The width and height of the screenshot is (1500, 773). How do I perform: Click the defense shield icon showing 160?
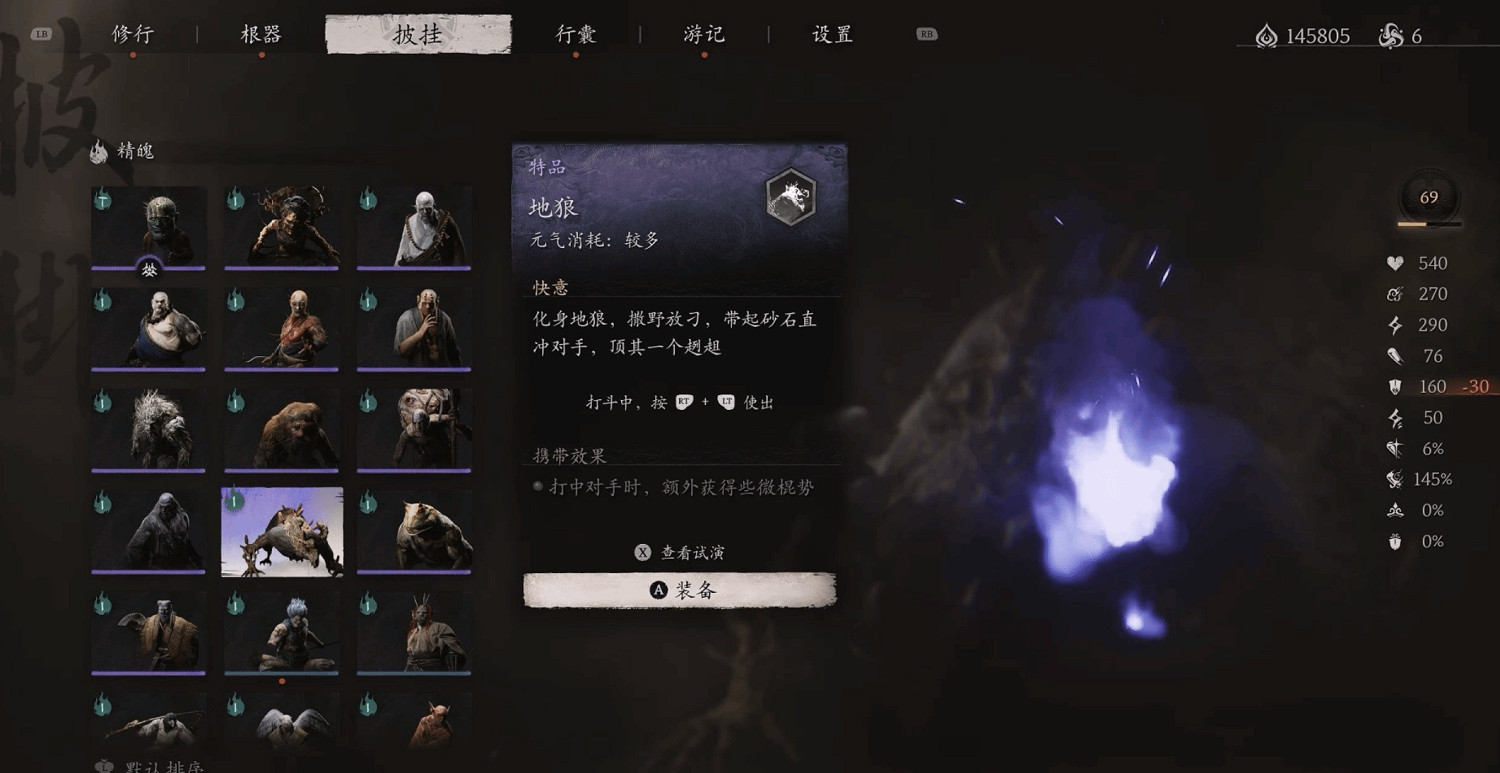[1395, 386]
